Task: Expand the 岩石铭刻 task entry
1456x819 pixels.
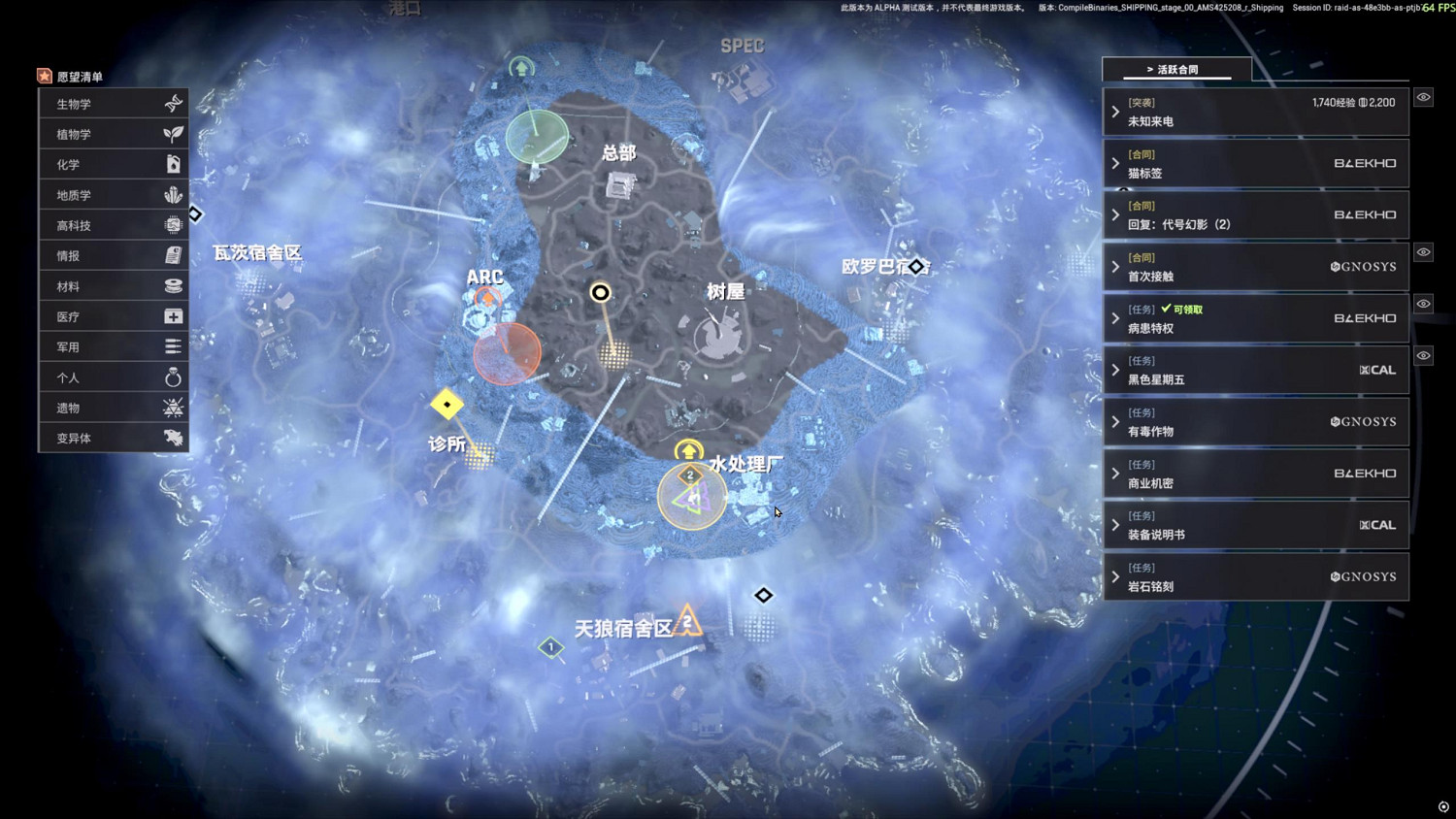Action: tap(1114, 575)
